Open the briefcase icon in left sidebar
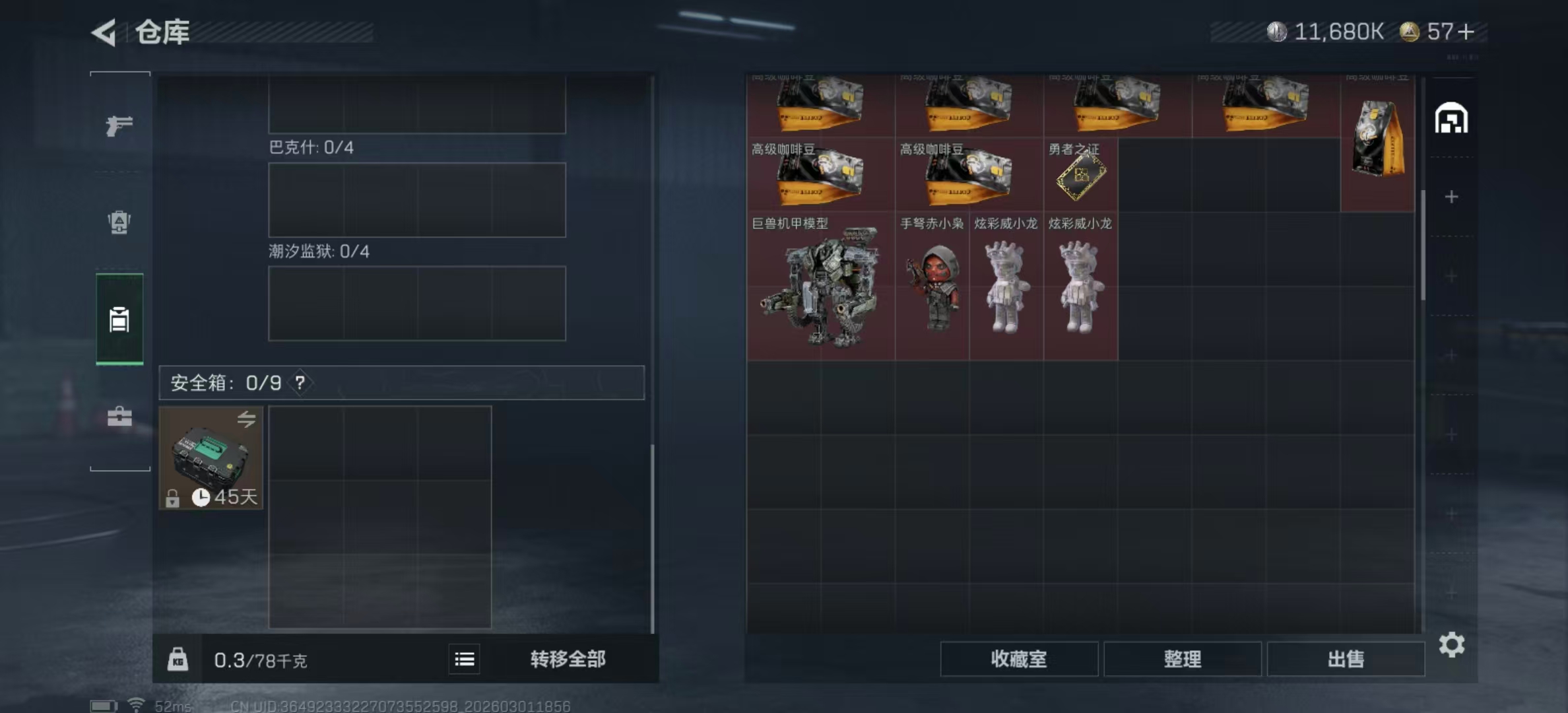This screenshot has width=1568, height=713. click(x=119, y=417)
